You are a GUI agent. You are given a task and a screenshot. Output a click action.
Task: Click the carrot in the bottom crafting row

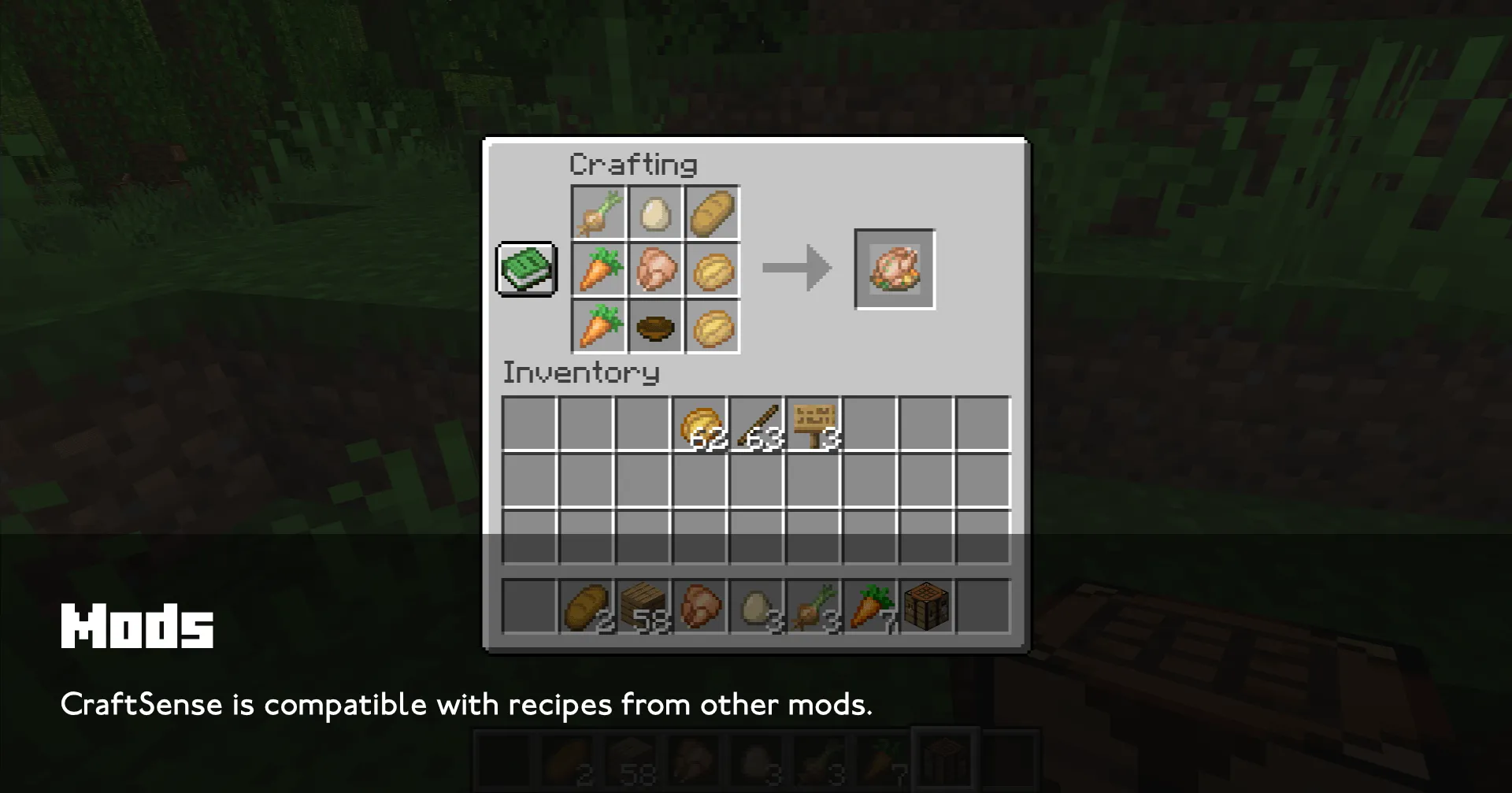[598, 327]
